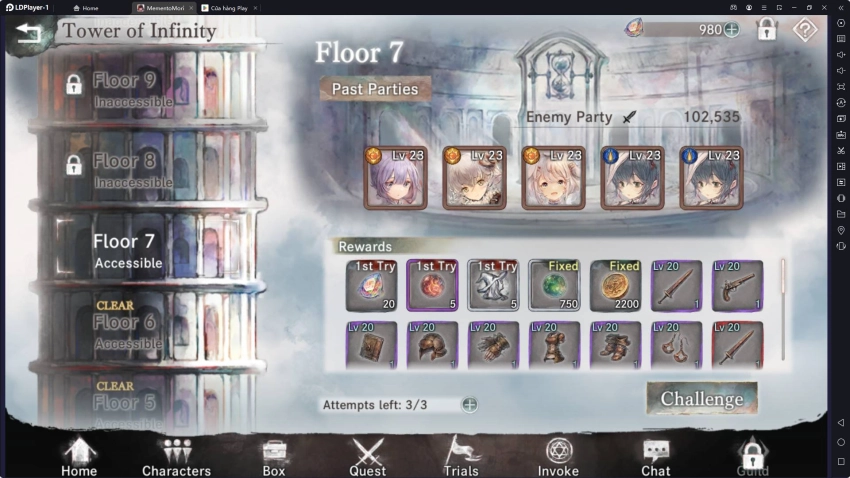Go to the Home menu
Image resolution: width=850 pixels, height=478 pixels.
79,456
